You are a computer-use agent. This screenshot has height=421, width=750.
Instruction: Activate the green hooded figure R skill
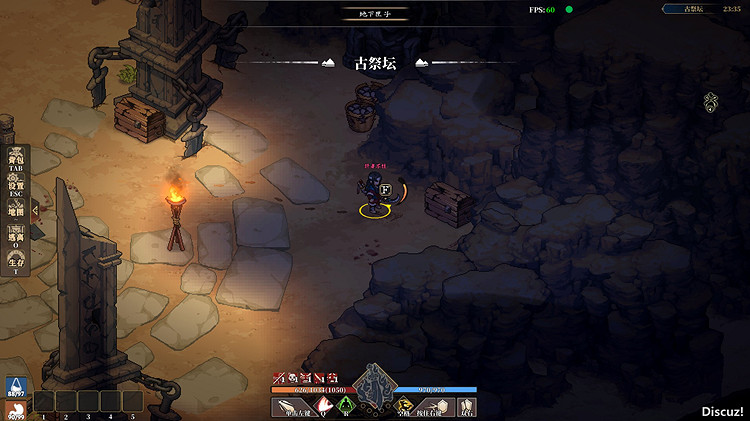(346, 406)
